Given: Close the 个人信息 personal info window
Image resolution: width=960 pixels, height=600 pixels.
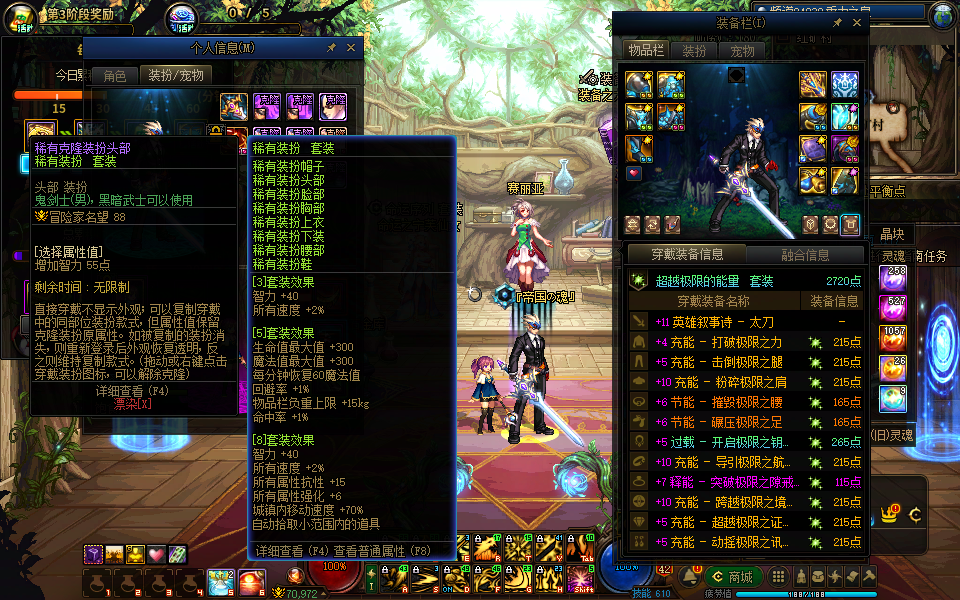Looking at the screenshot, I should (350, 47).
